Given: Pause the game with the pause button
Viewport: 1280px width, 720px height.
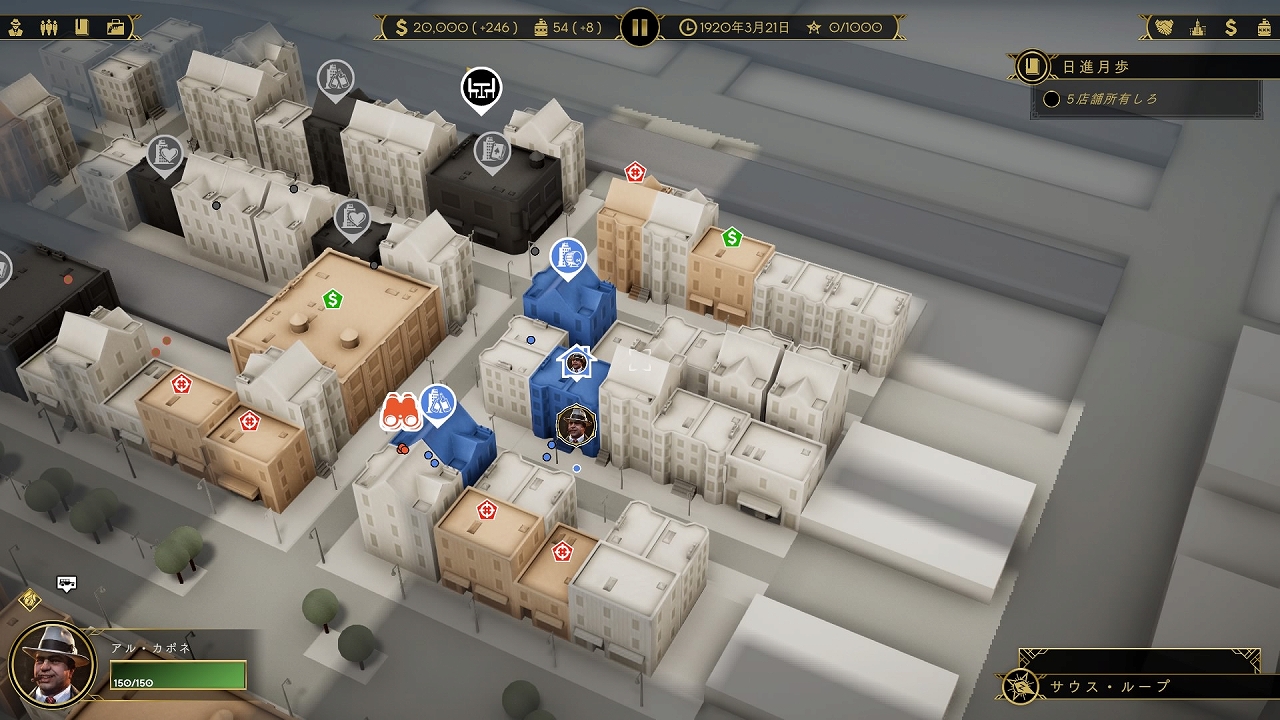Looking at the screenshot, I should pos(640,27).
